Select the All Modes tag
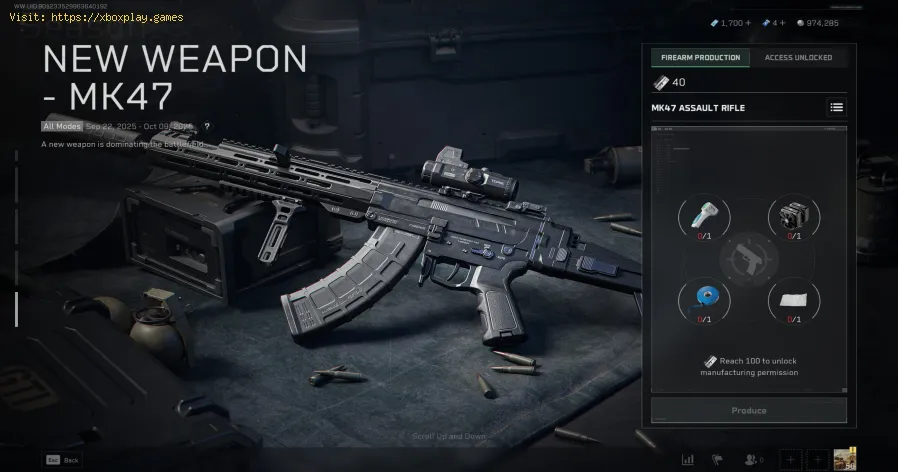 coord(60,126)
